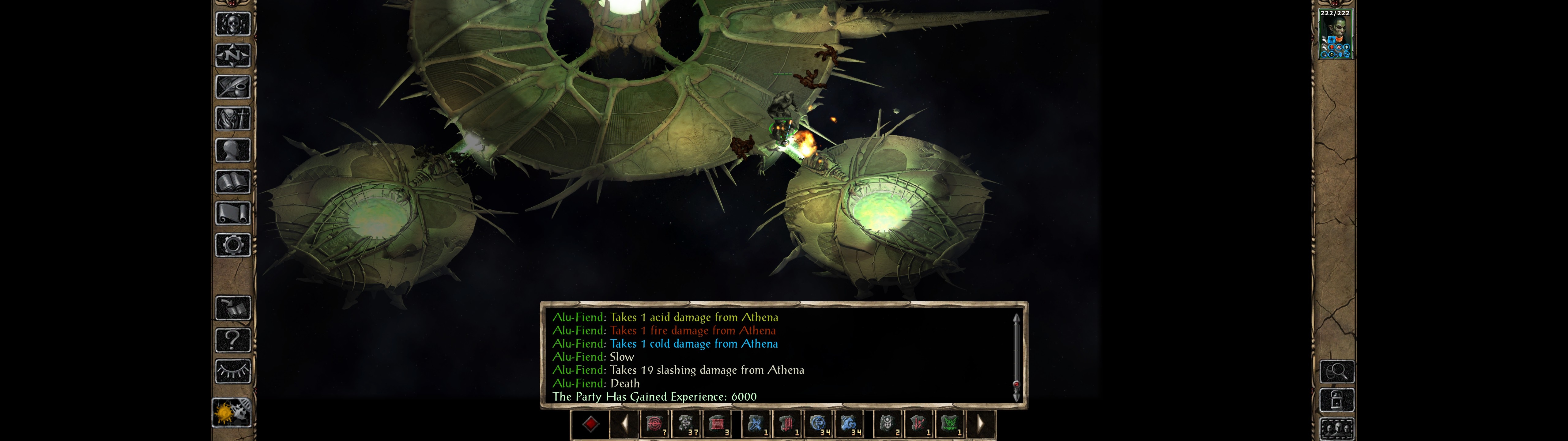Open the priest scroll

coord(232,214)
